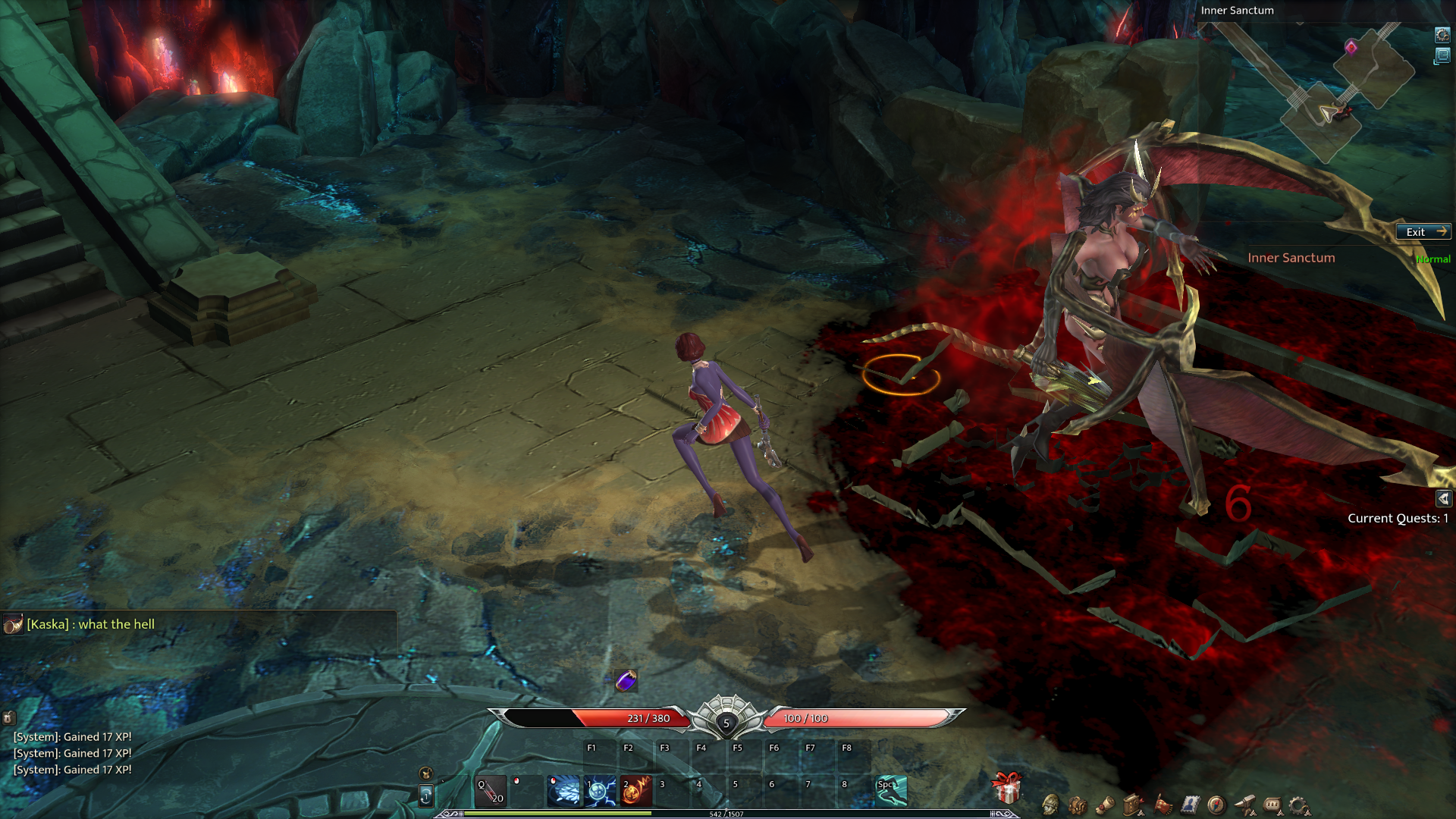Screen dimensions: 1456x819
Task: Open the compass map icon
Action: (1216, 805)
